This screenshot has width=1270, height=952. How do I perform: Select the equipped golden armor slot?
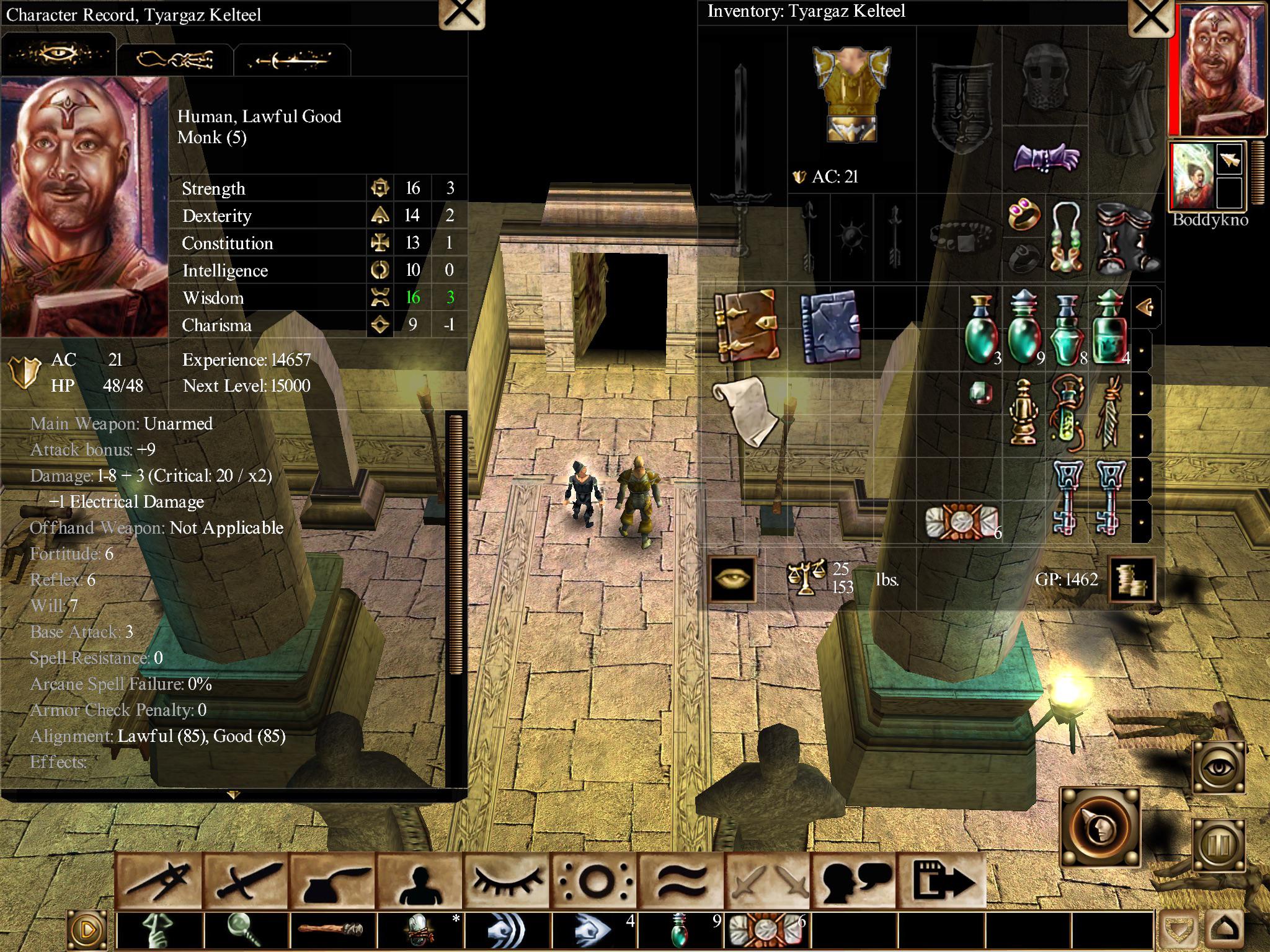(x=851, y=93)
